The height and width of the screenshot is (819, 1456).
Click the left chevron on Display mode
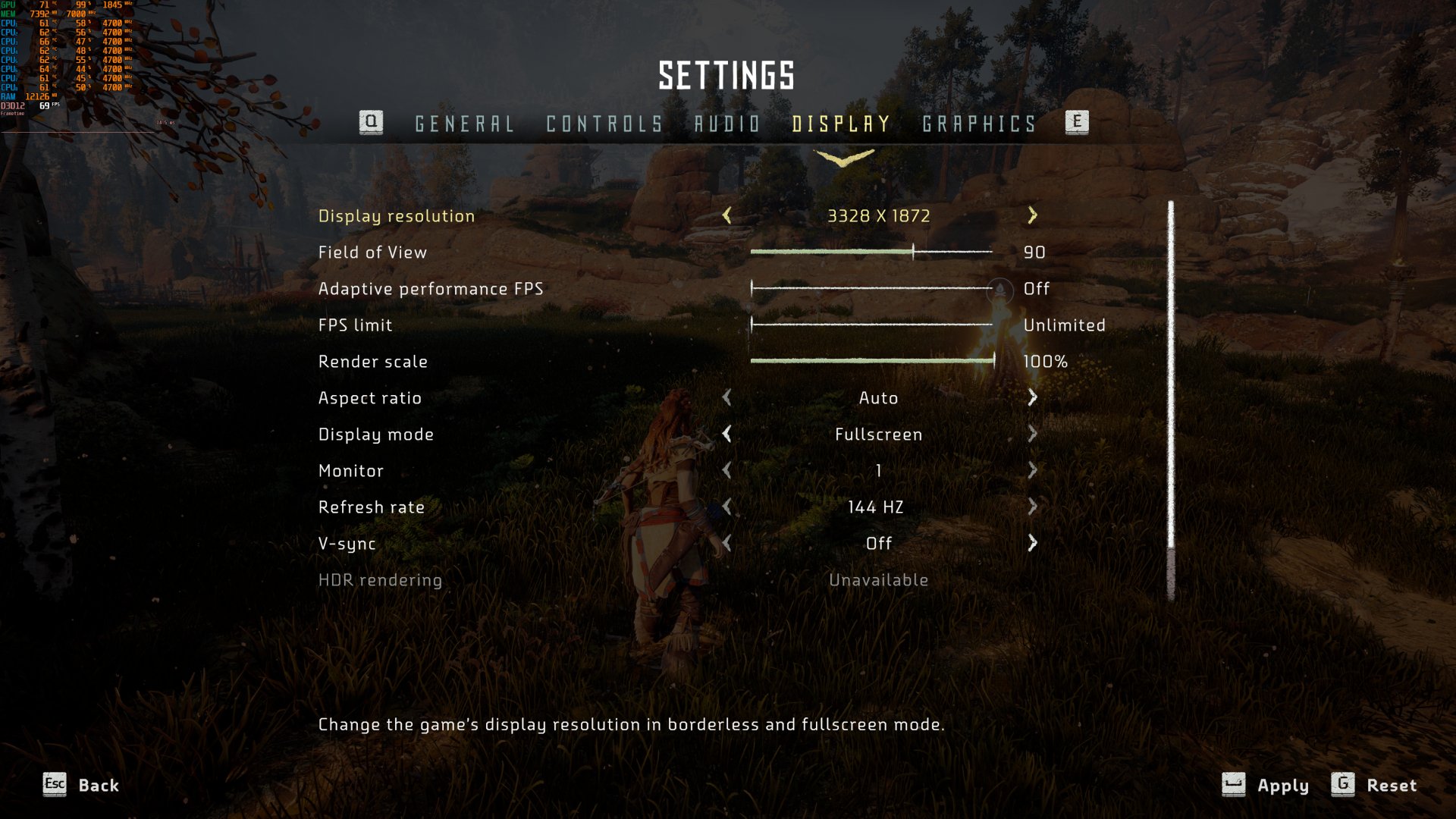727,435
